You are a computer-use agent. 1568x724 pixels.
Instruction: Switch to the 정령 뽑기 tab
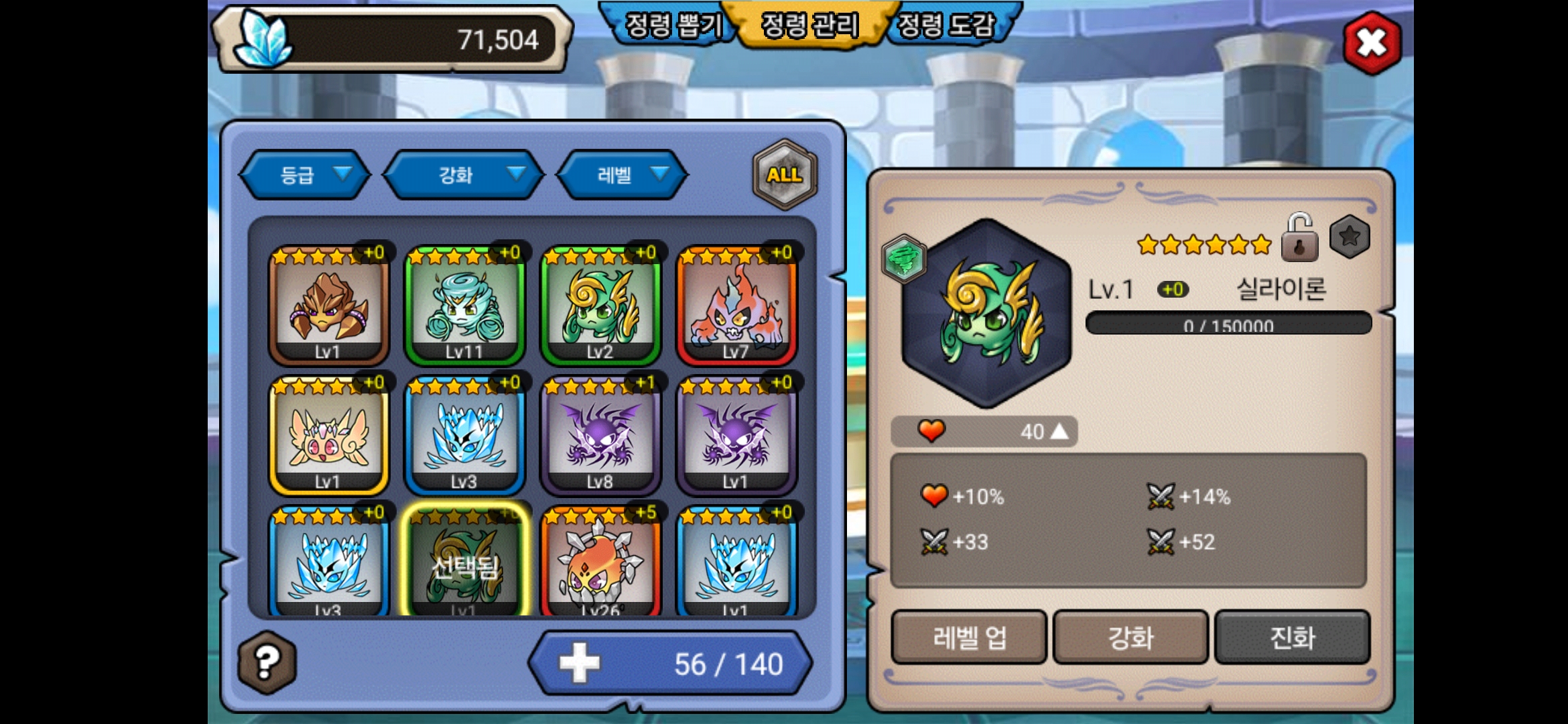672,25
